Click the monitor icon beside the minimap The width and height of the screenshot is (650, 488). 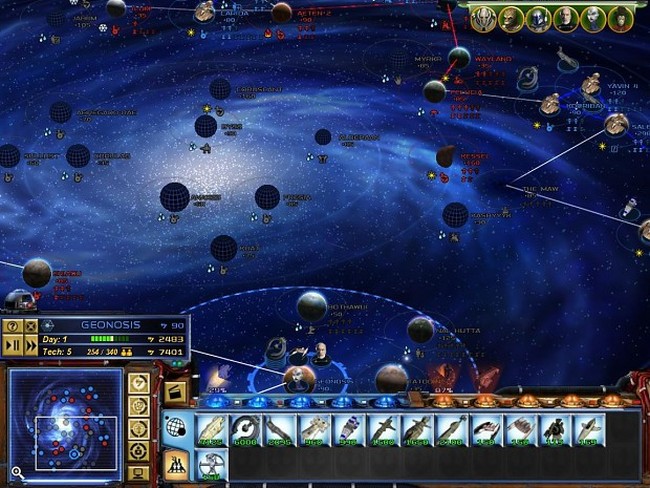pyautogui.click(x=140, y=472)
